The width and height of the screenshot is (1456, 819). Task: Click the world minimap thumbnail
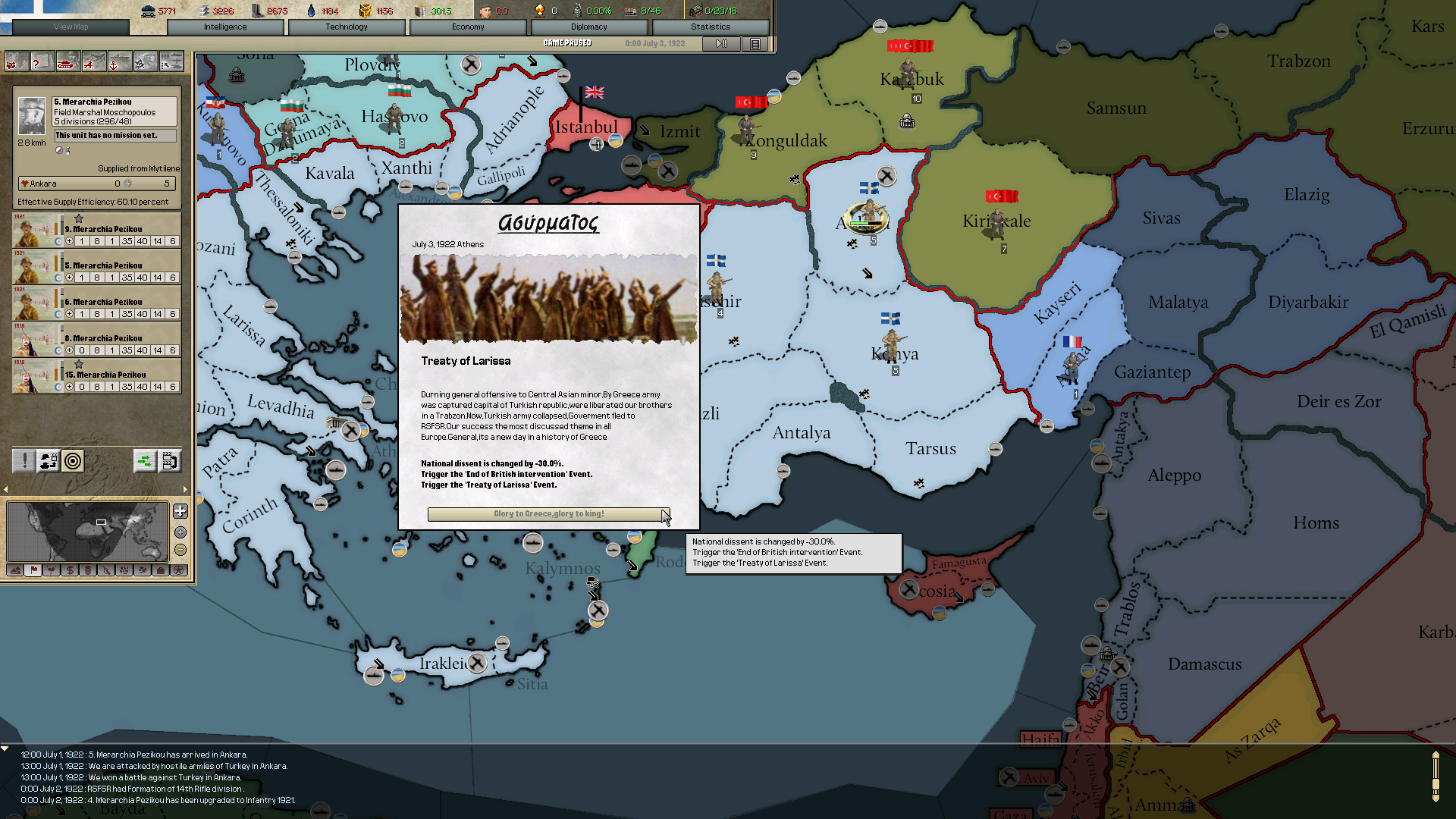click(88, 532)
